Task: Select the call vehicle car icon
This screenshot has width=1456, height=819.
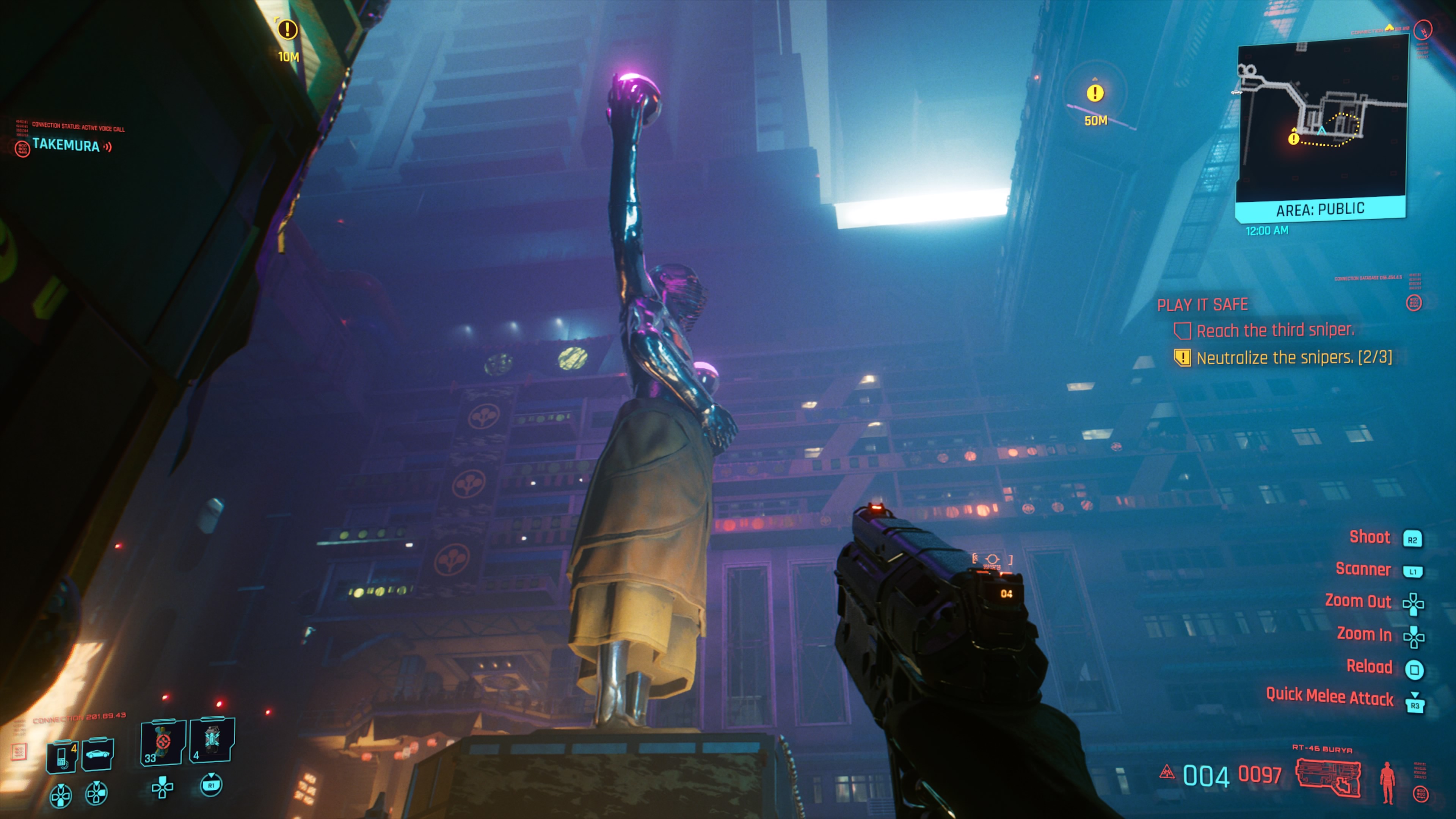Action: pos(98,753)
